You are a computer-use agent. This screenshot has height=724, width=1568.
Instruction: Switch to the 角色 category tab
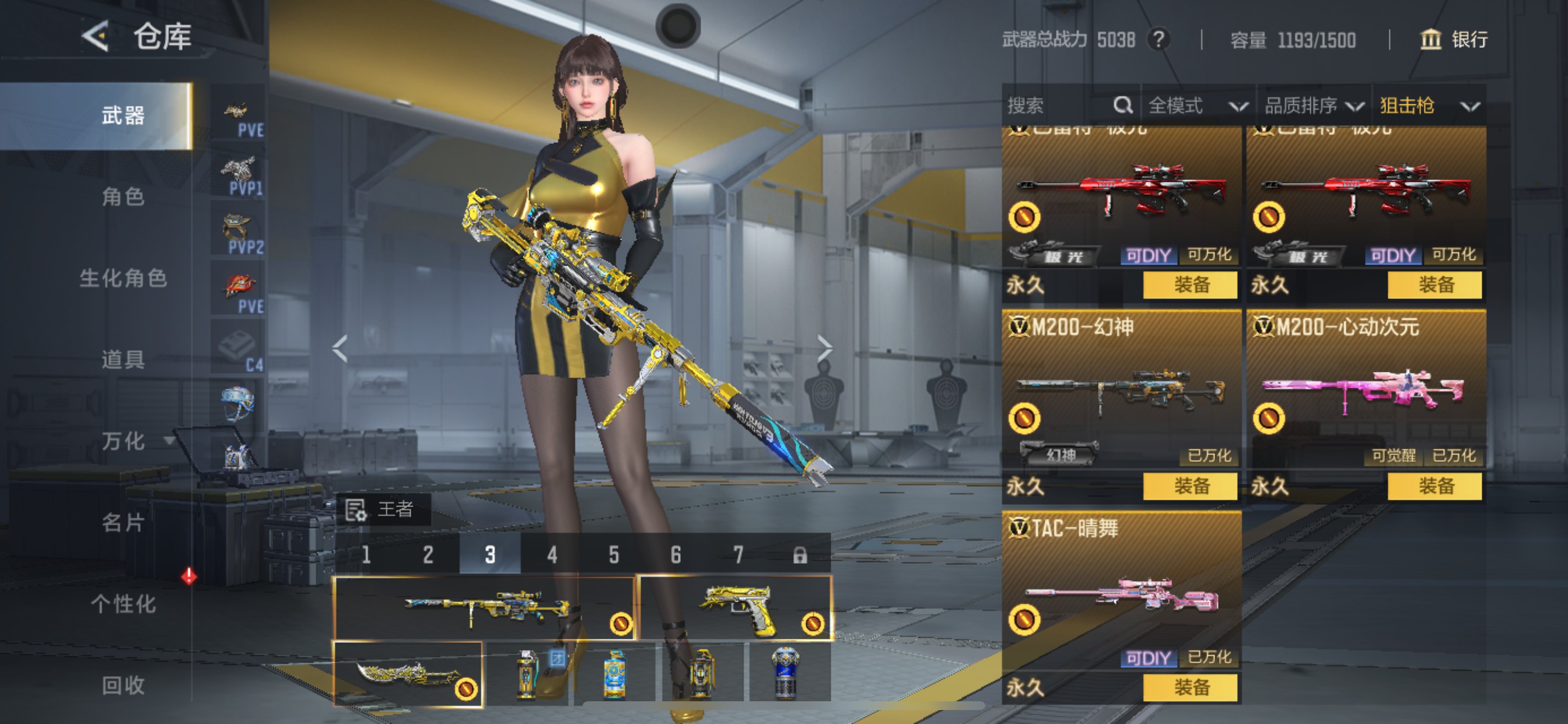tap(123, 196)
